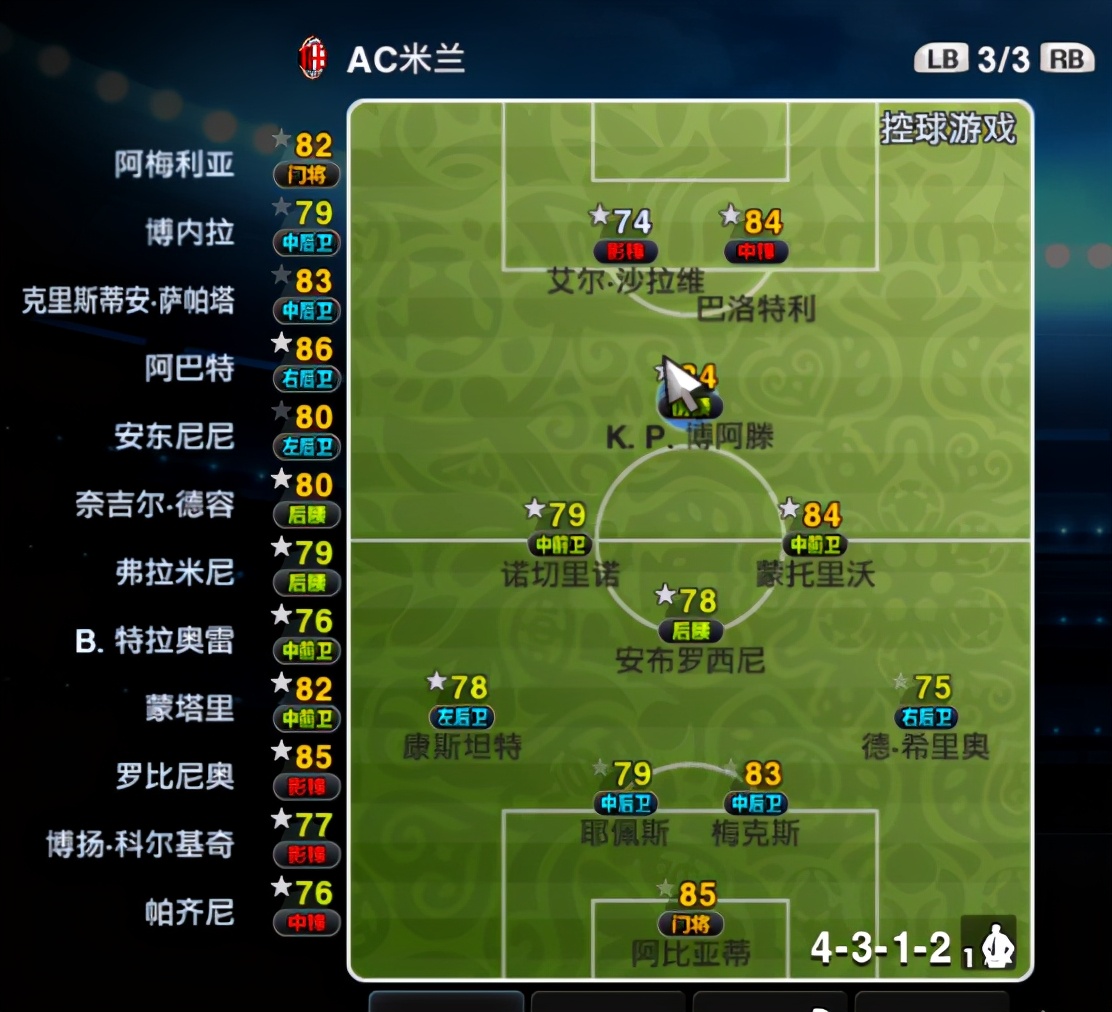Choose 安东尼尼 in the substitute list

click(x=175, y=437)
